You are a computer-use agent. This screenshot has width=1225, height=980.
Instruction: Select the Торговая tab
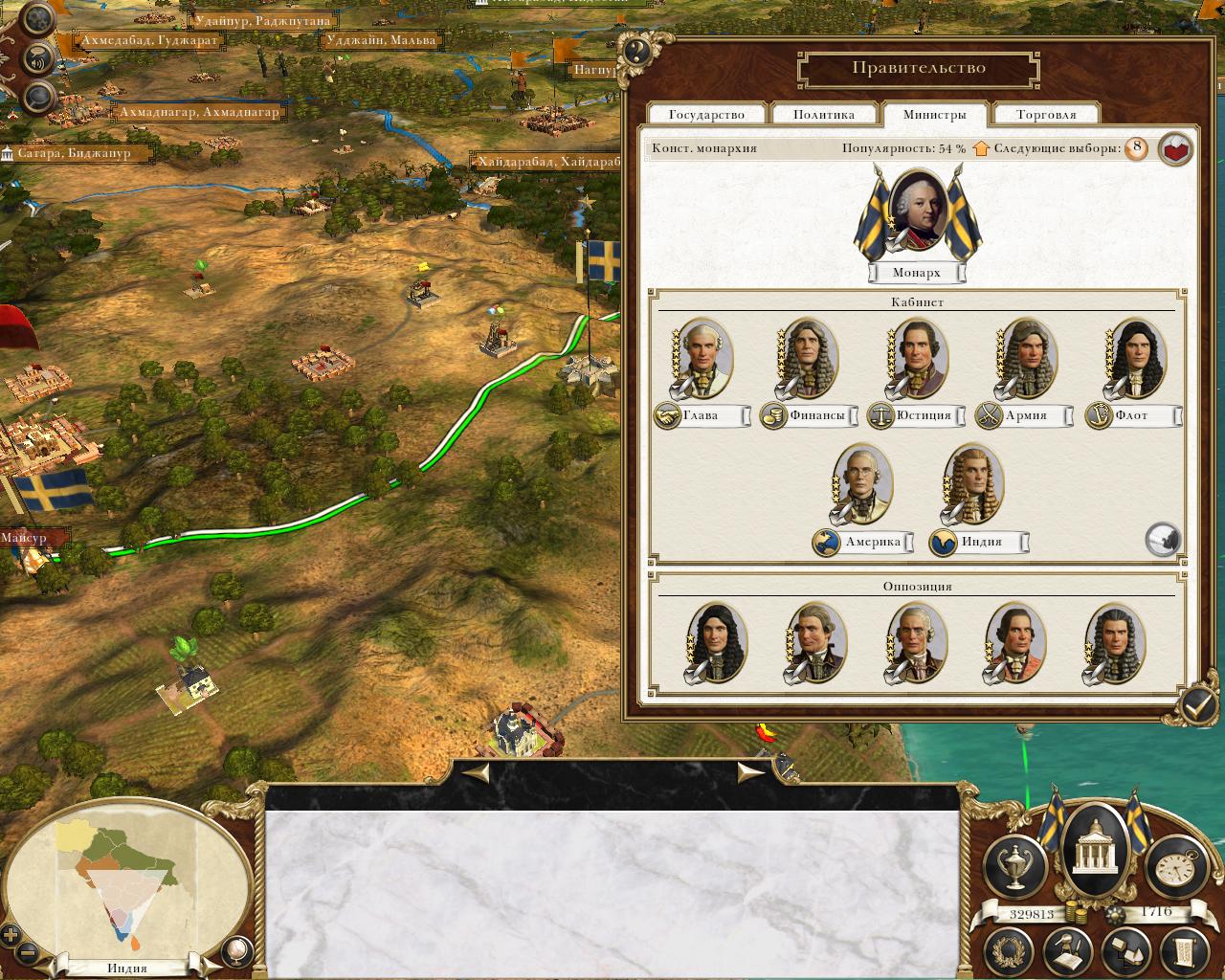[1046, 115]
